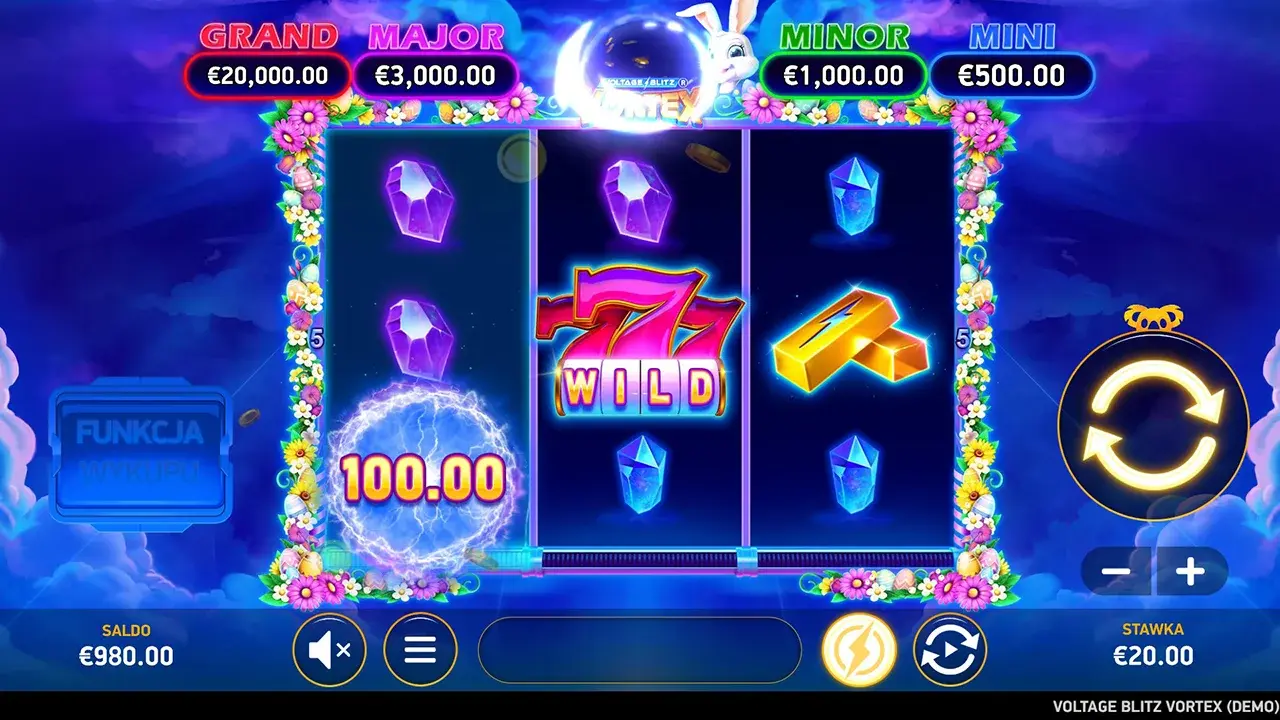
Task: Open the game menu via hamburger icon
Action: 420,649
